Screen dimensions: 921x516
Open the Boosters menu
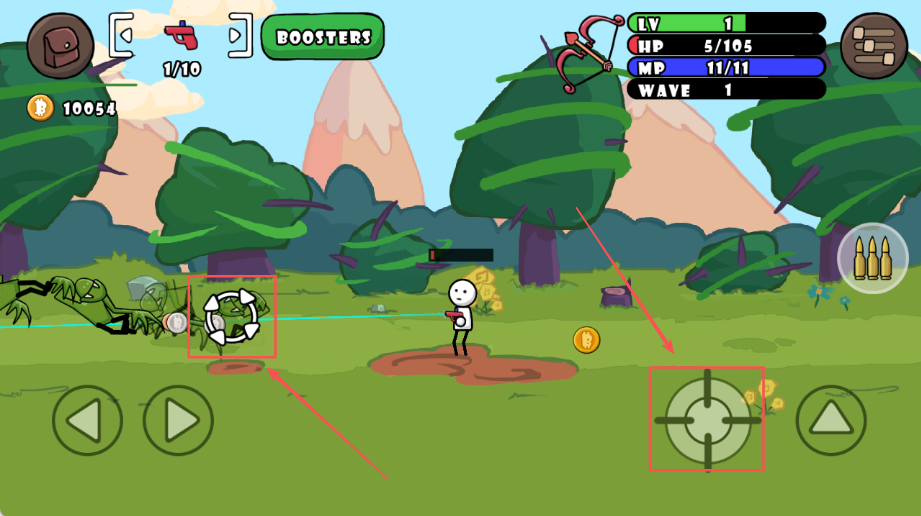coord(323,38)
